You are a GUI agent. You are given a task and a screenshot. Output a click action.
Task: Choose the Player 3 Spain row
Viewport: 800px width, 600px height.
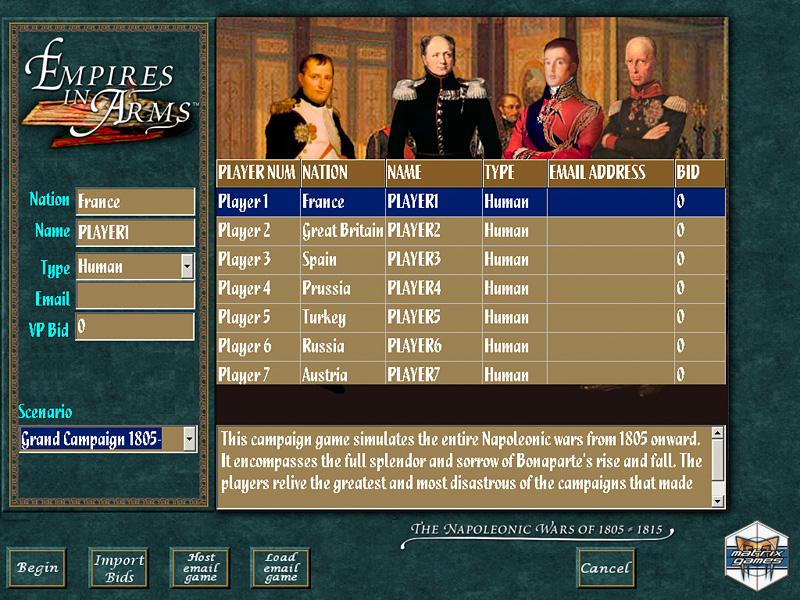[470, 260]
